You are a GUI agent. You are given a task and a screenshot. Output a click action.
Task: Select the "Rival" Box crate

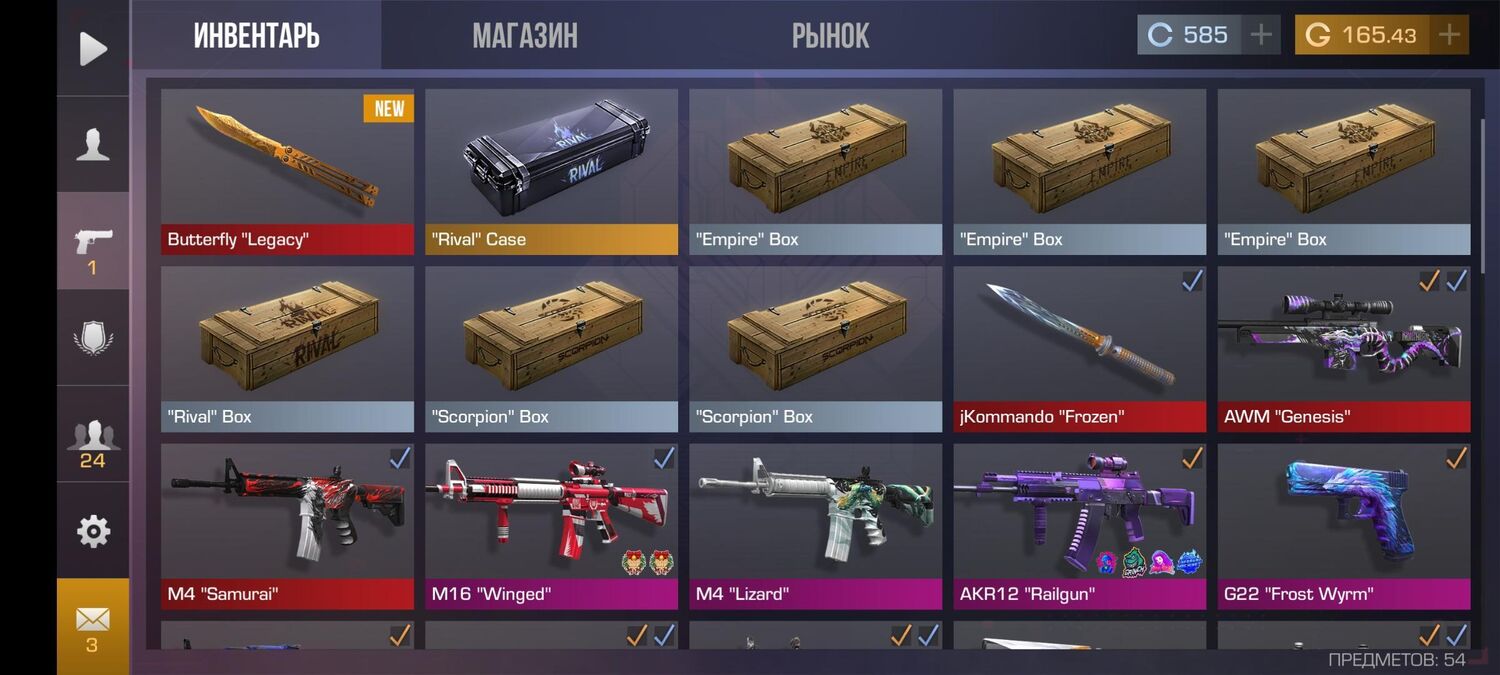[x=287, y=348]
